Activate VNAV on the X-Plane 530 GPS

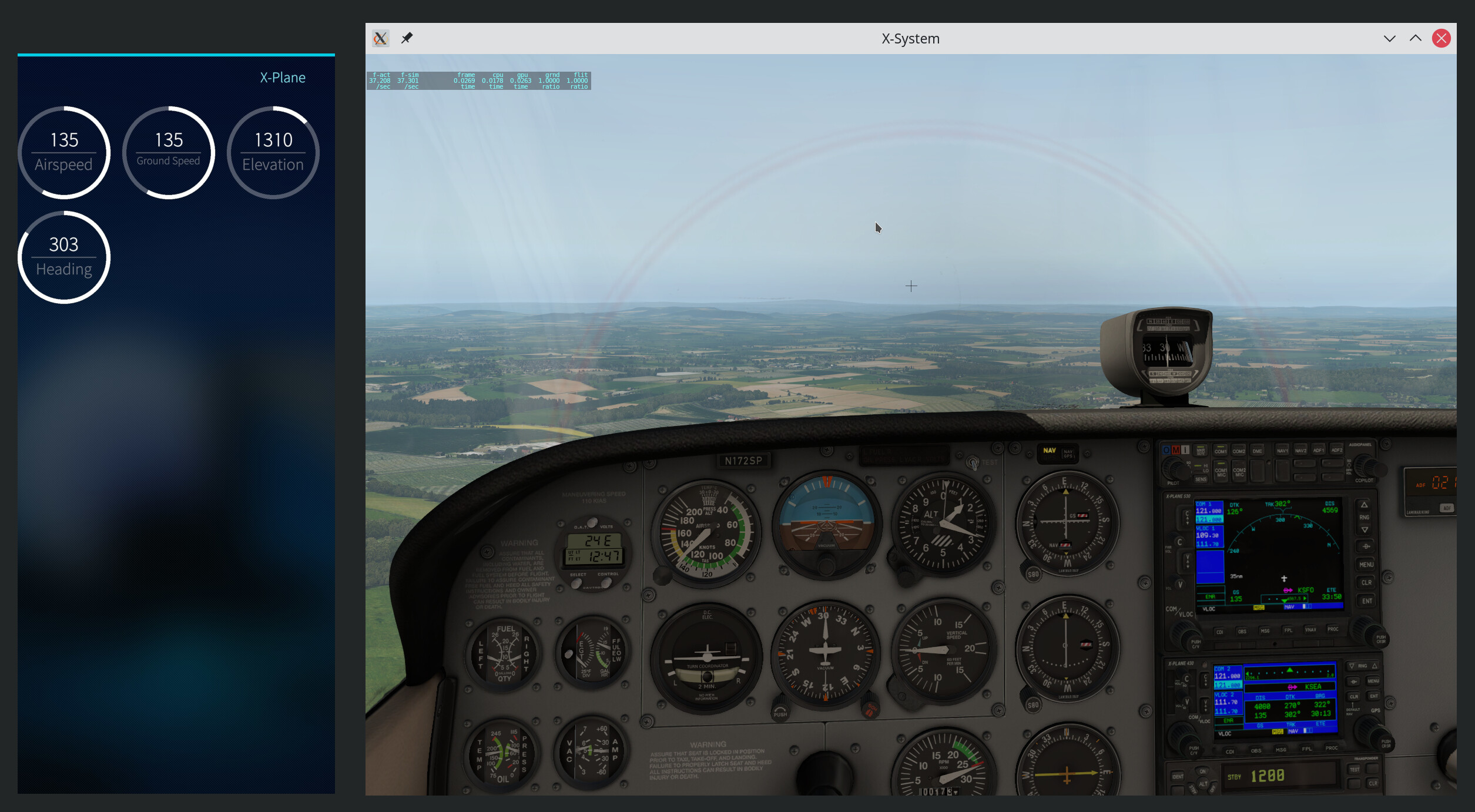click(x=1310, y=630)
